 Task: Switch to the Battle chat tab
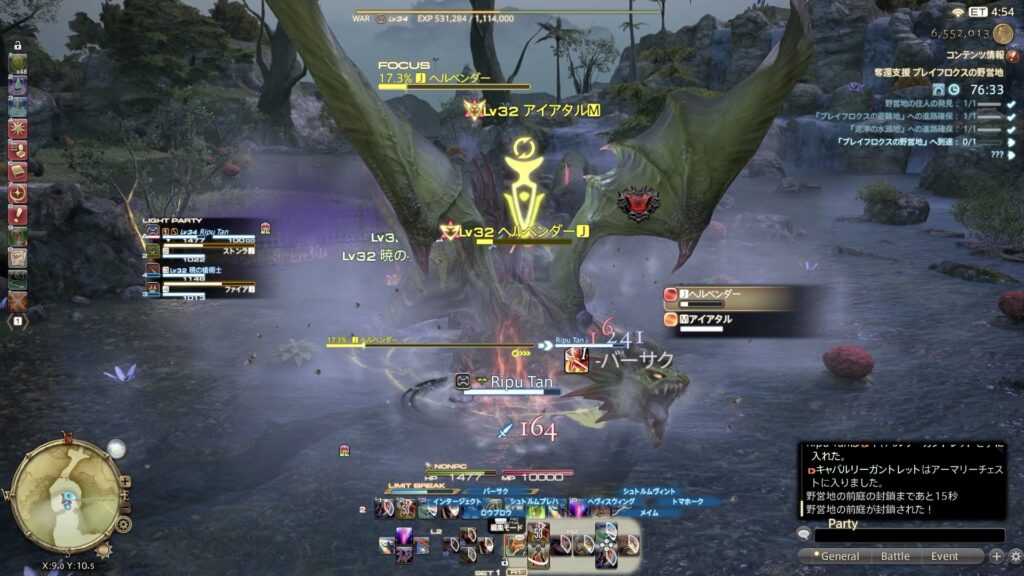895,556
